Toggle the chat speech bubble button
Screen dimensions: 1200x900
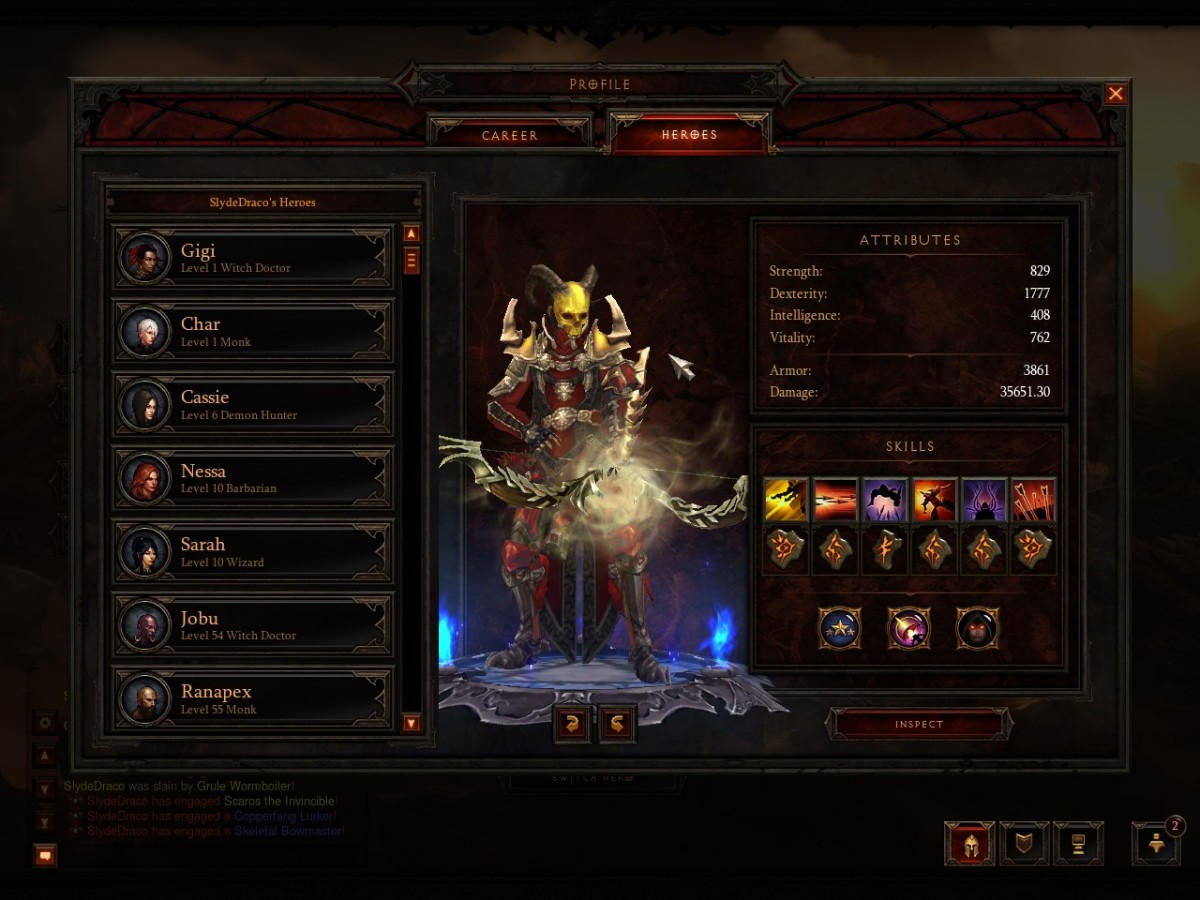coord(45,855)
